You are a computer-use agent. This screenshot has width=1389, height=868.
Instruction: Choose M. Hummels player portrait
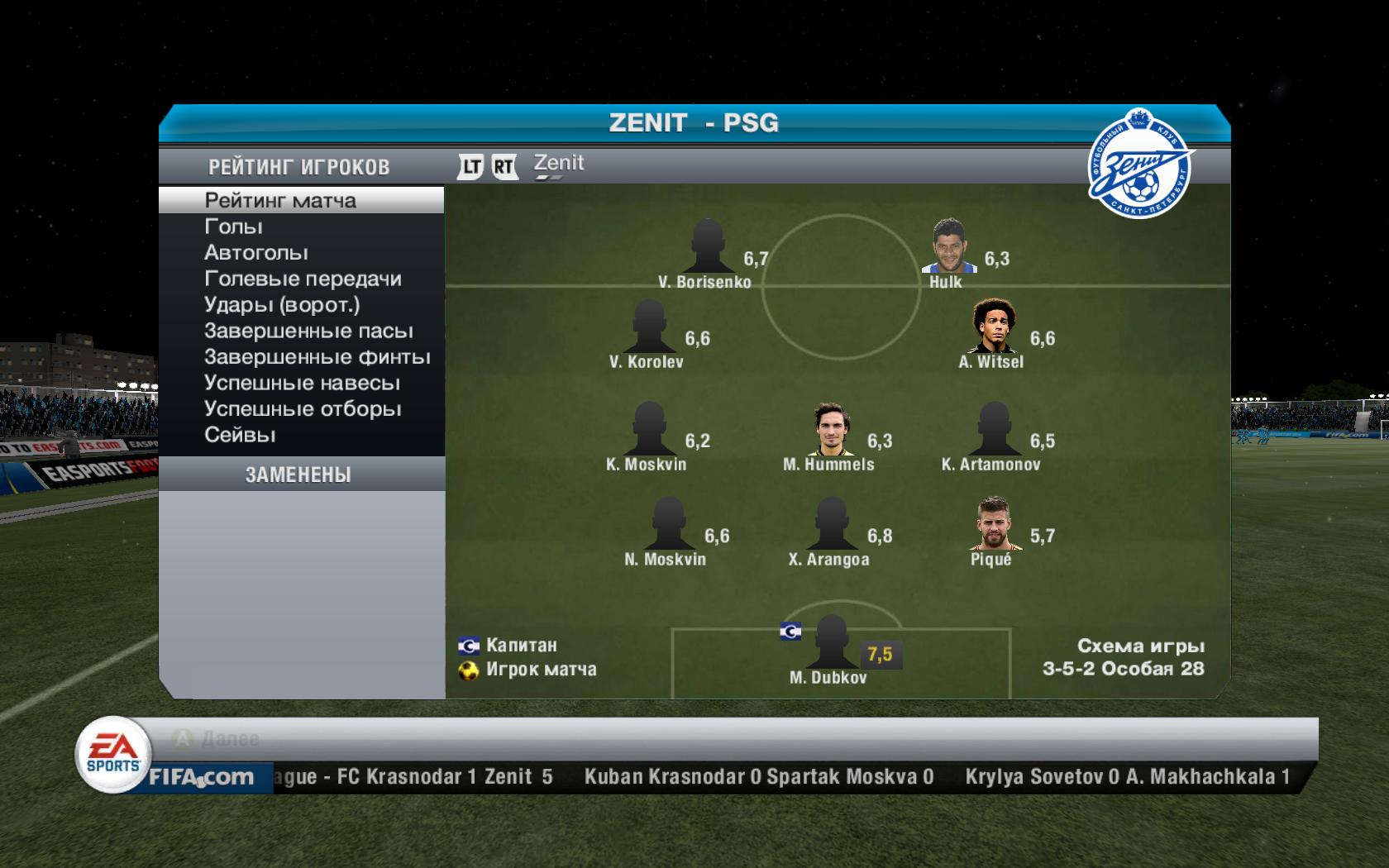click(x=830, y=429)
